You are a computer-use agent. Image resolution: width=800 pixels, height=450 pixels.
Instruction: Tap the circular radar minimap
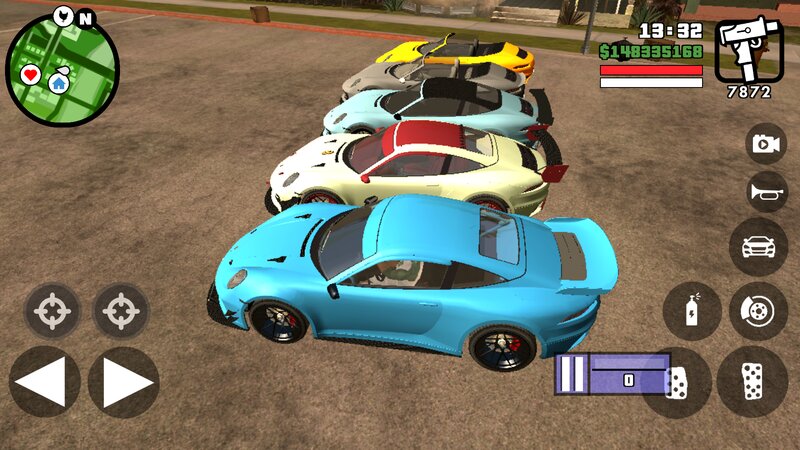[62, 68]
